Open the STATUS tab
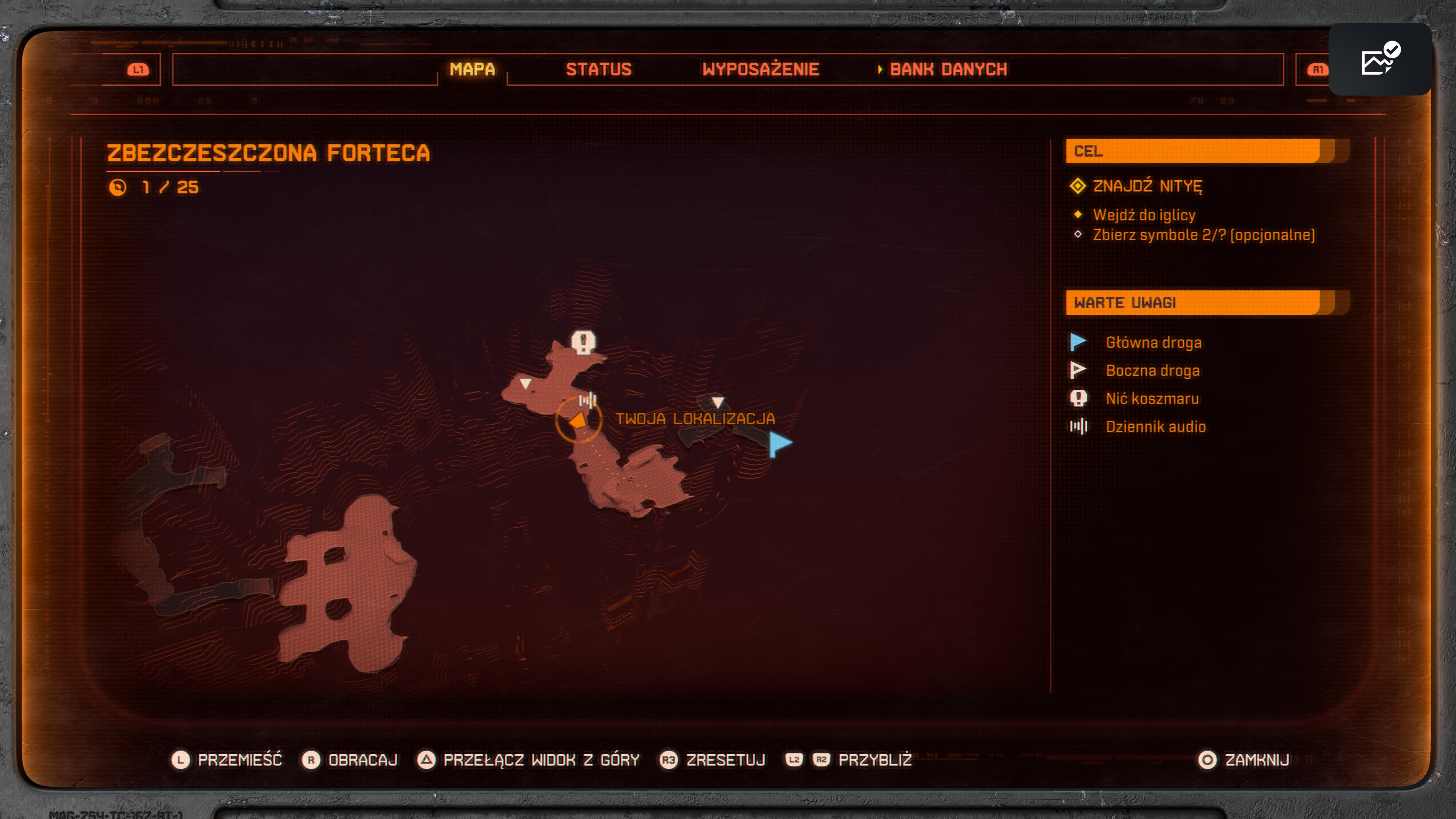This screenshot has height=819, width=1456. point(599,69)
